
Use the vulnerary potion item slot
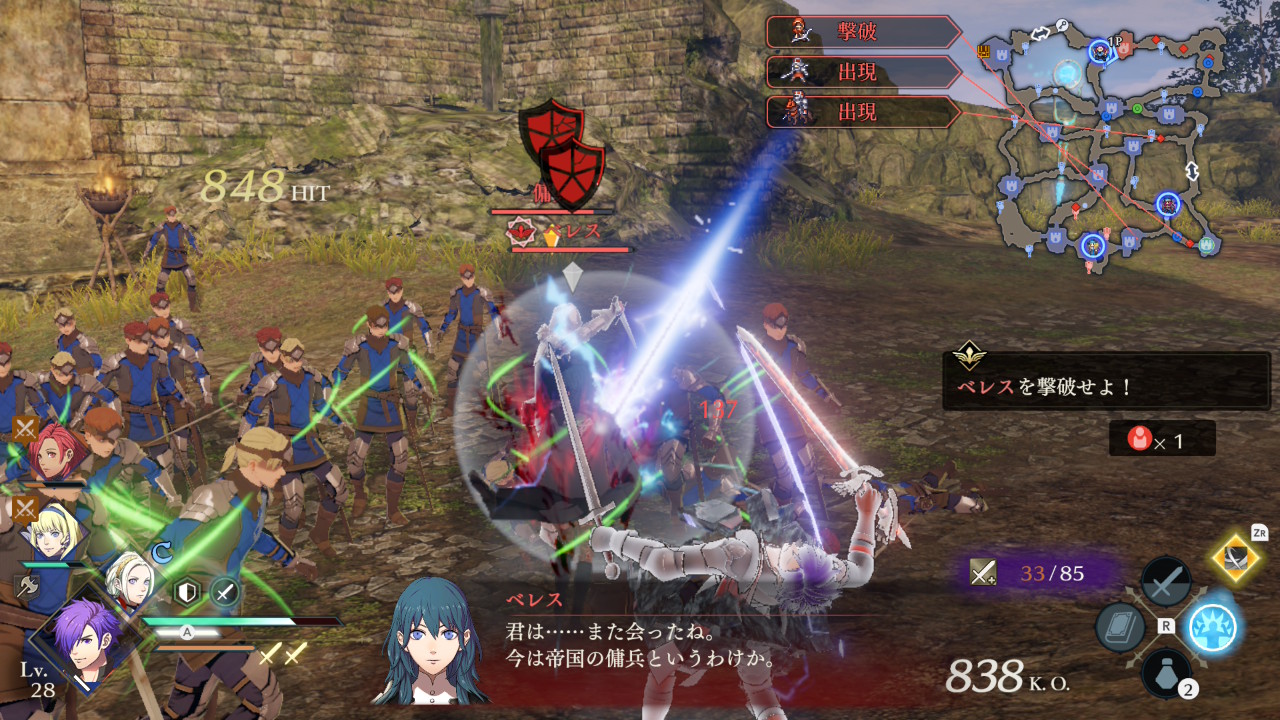point(1166,673)
